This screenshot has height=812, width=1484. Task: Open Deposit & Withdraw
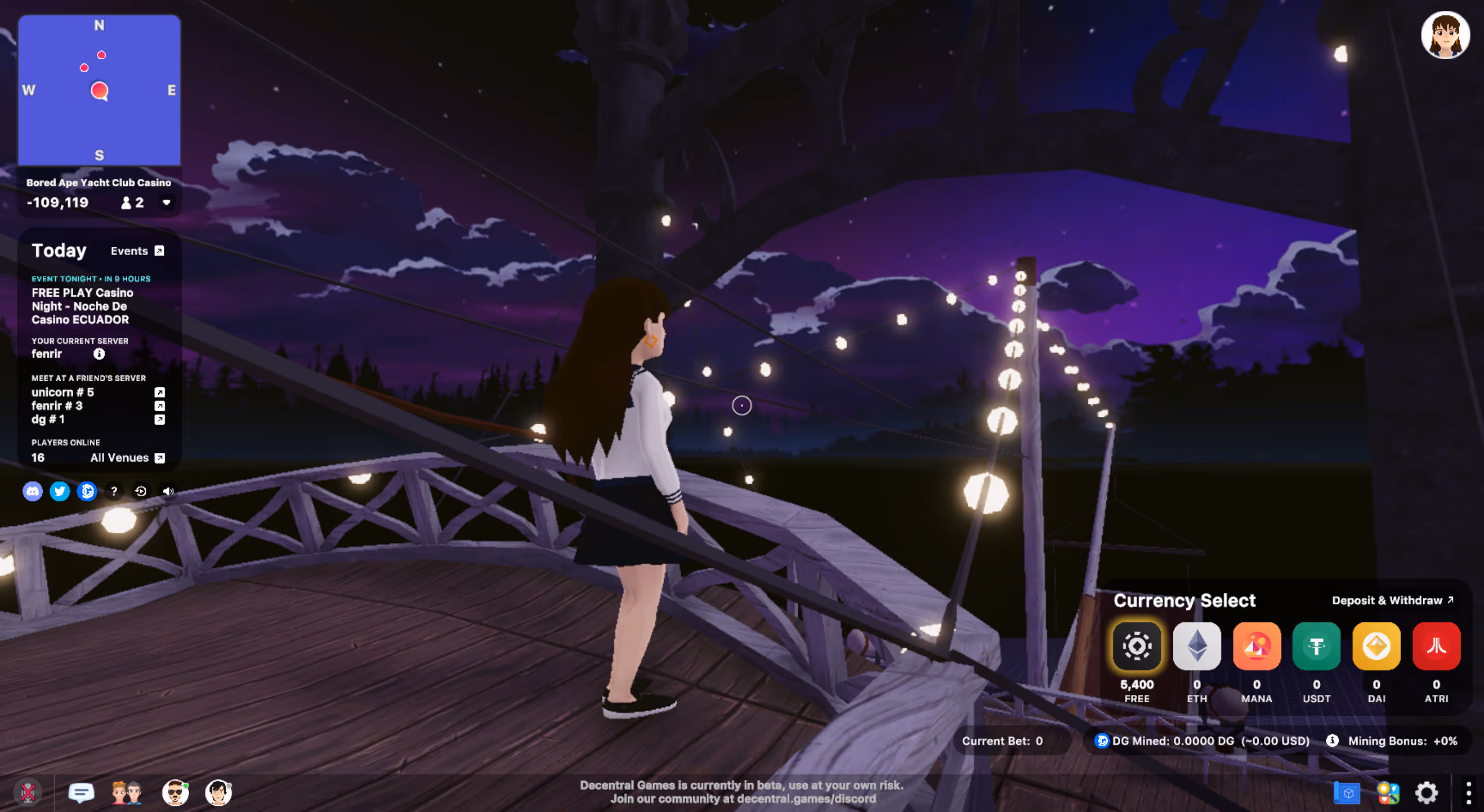pyautogui.click(x=1392, y=601)
